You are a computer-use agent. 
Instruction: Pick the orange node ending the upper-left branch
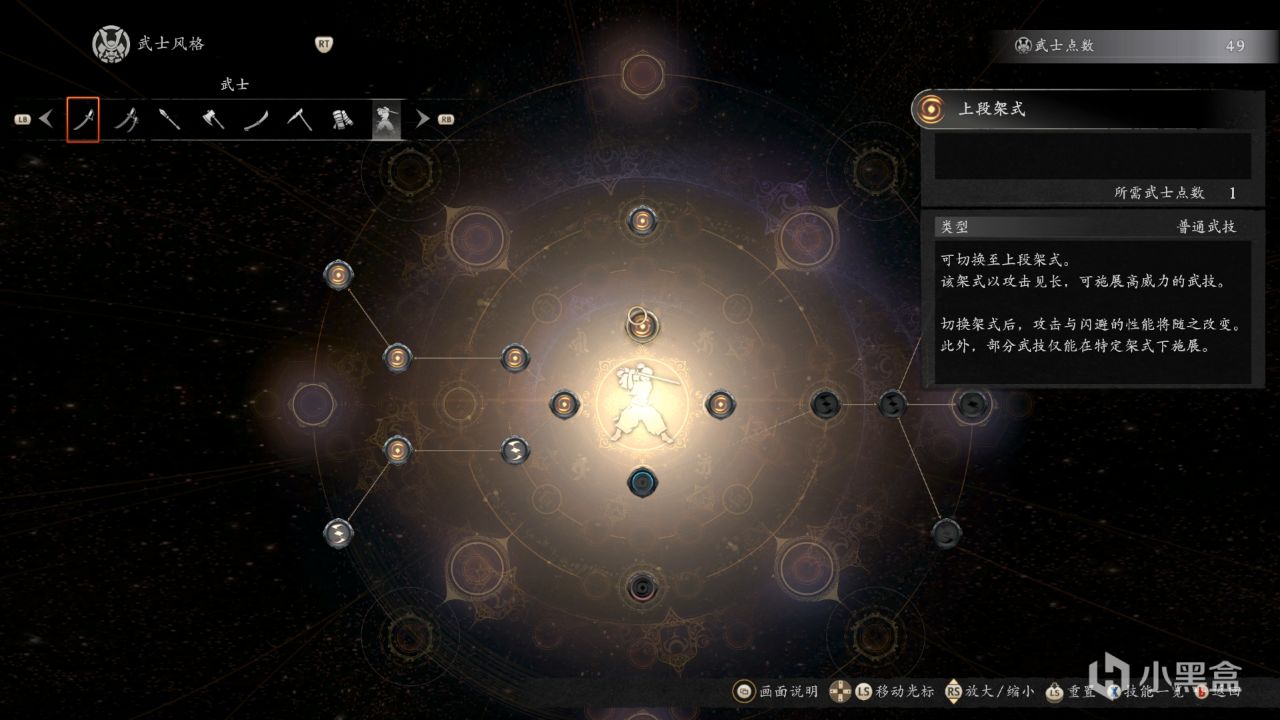tap(340, 274)
